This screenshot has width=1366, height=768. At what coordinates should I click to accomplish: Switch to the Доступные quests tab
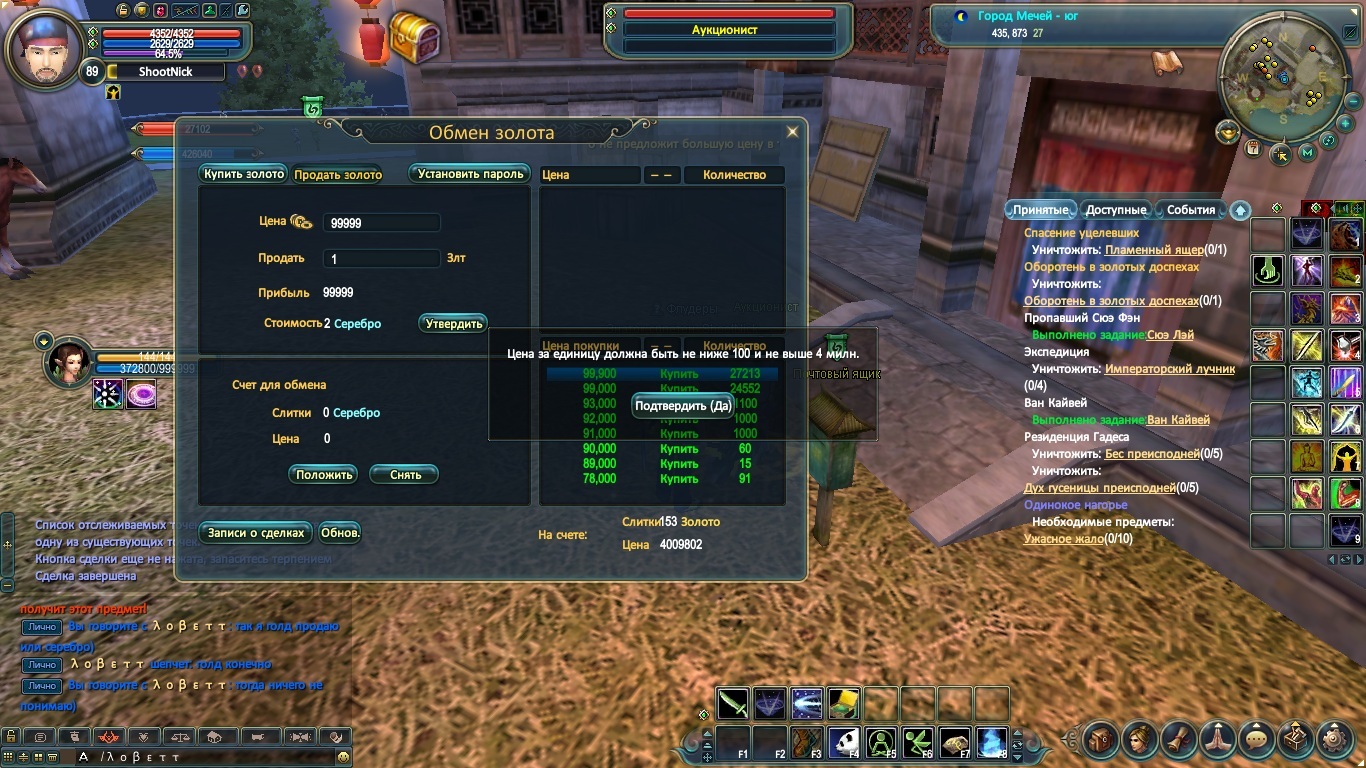pyautogui.click(x=1115, y=210)
